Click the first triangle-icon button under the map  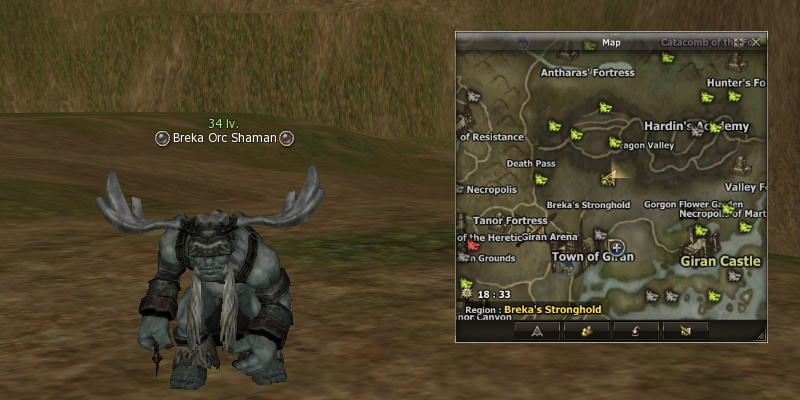coord(537,330)
